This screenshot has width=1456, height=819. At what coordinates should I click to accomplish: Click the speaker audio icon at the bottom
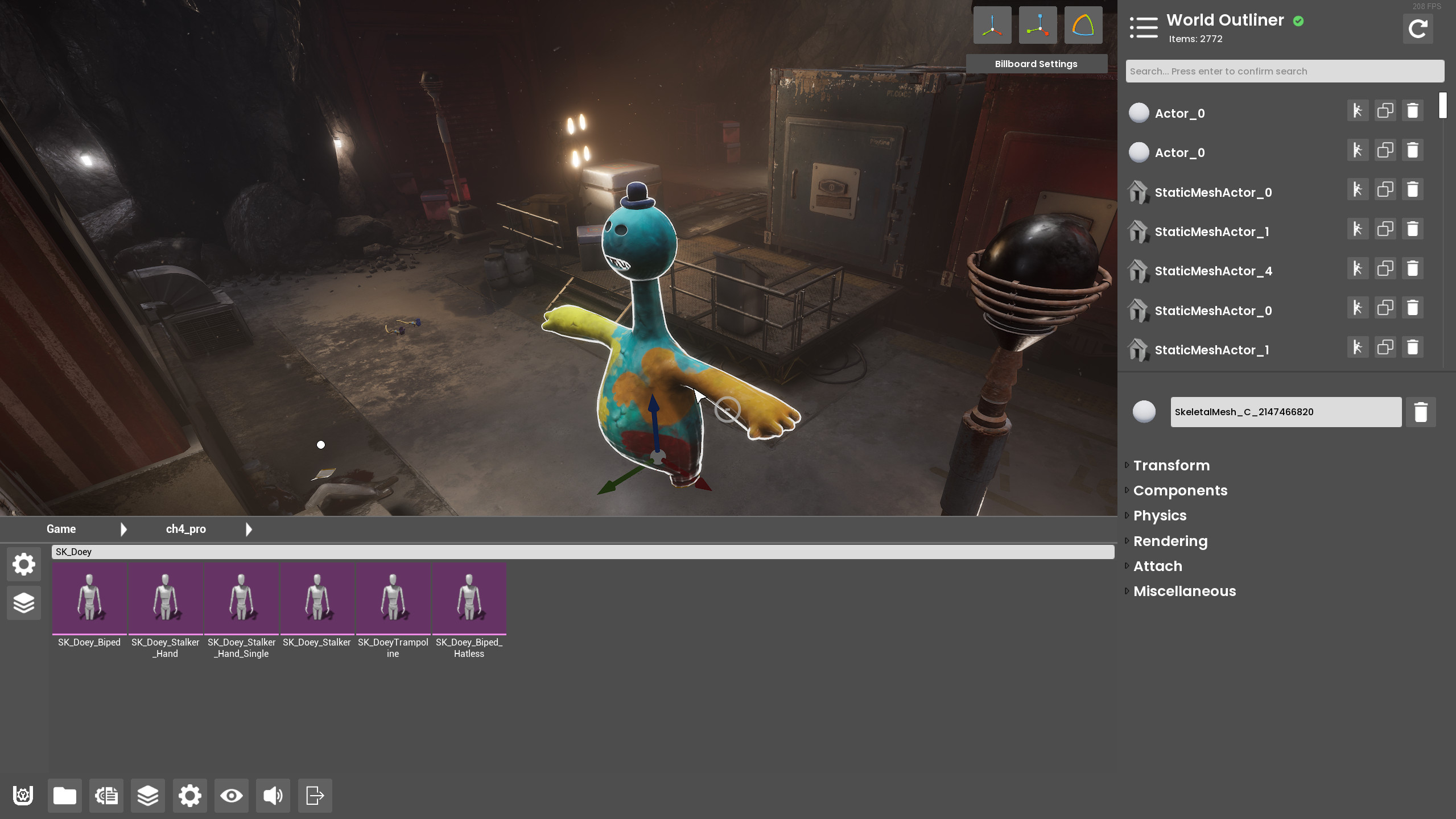272,796
